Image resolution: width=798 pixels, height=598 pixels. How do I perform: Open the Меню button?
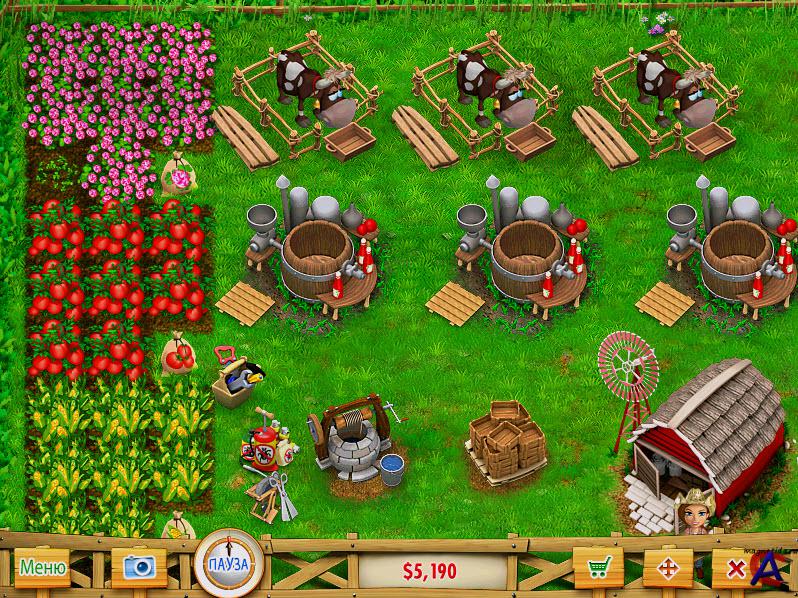pos(41,568)
